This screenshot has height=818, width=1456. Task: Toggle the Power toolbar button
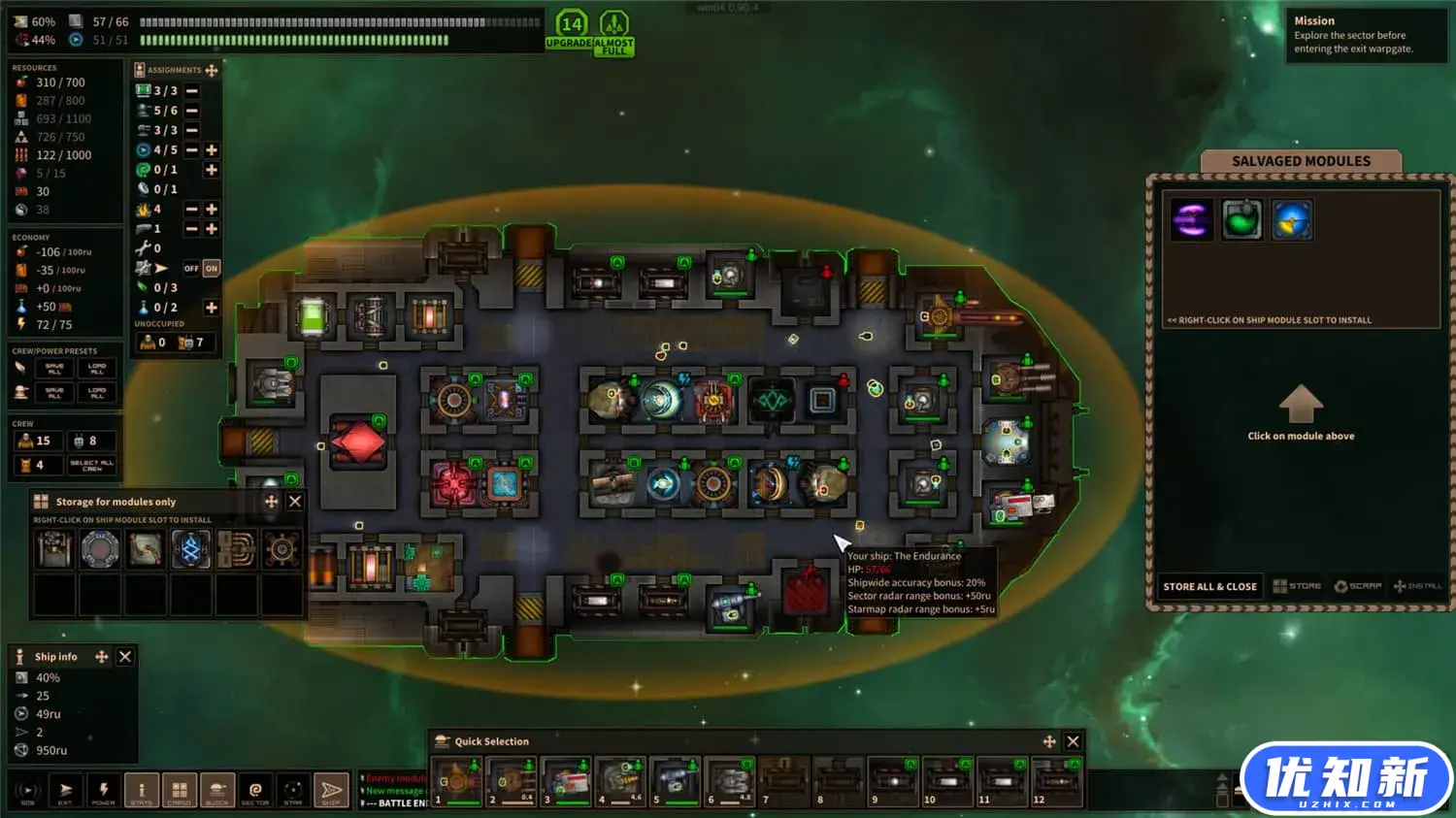click(x=103, y=790)
